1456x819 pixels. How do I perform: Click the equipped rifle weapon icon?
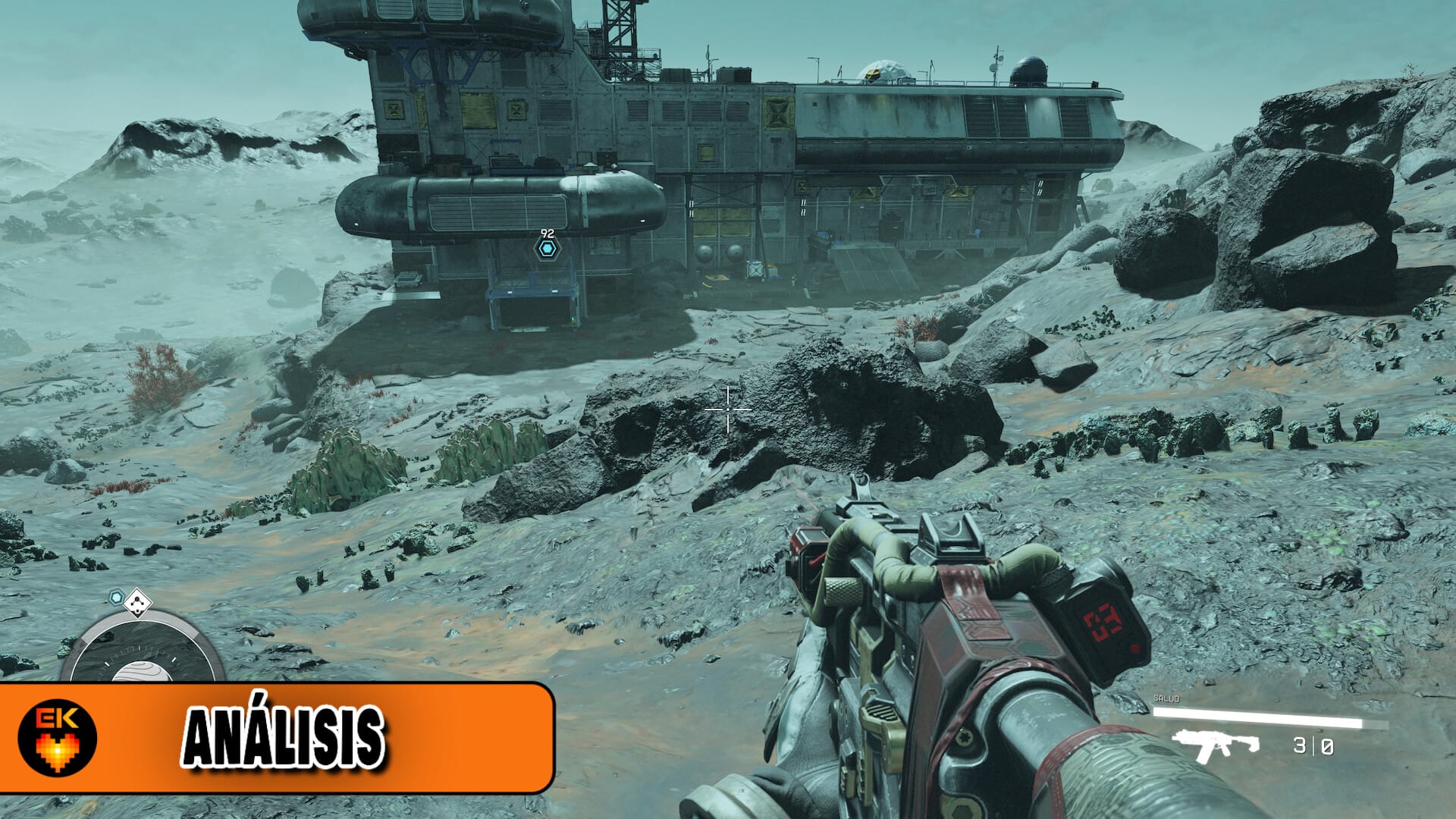click(x=1215, y=745)
